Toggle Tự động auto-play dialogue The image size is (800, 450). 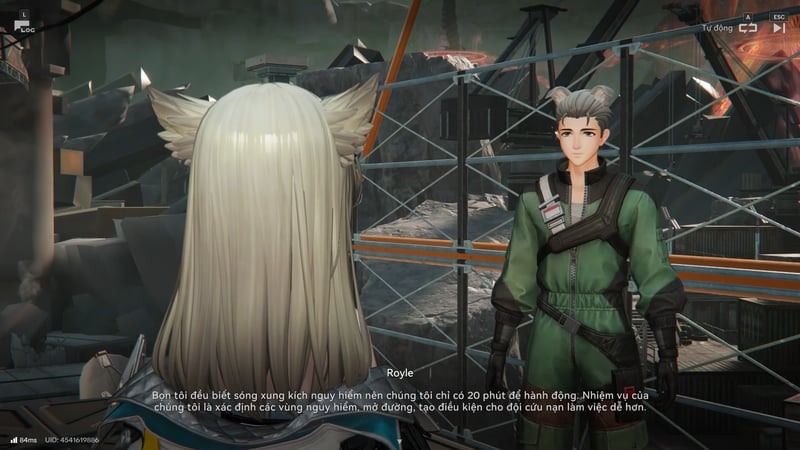[747, 28]
